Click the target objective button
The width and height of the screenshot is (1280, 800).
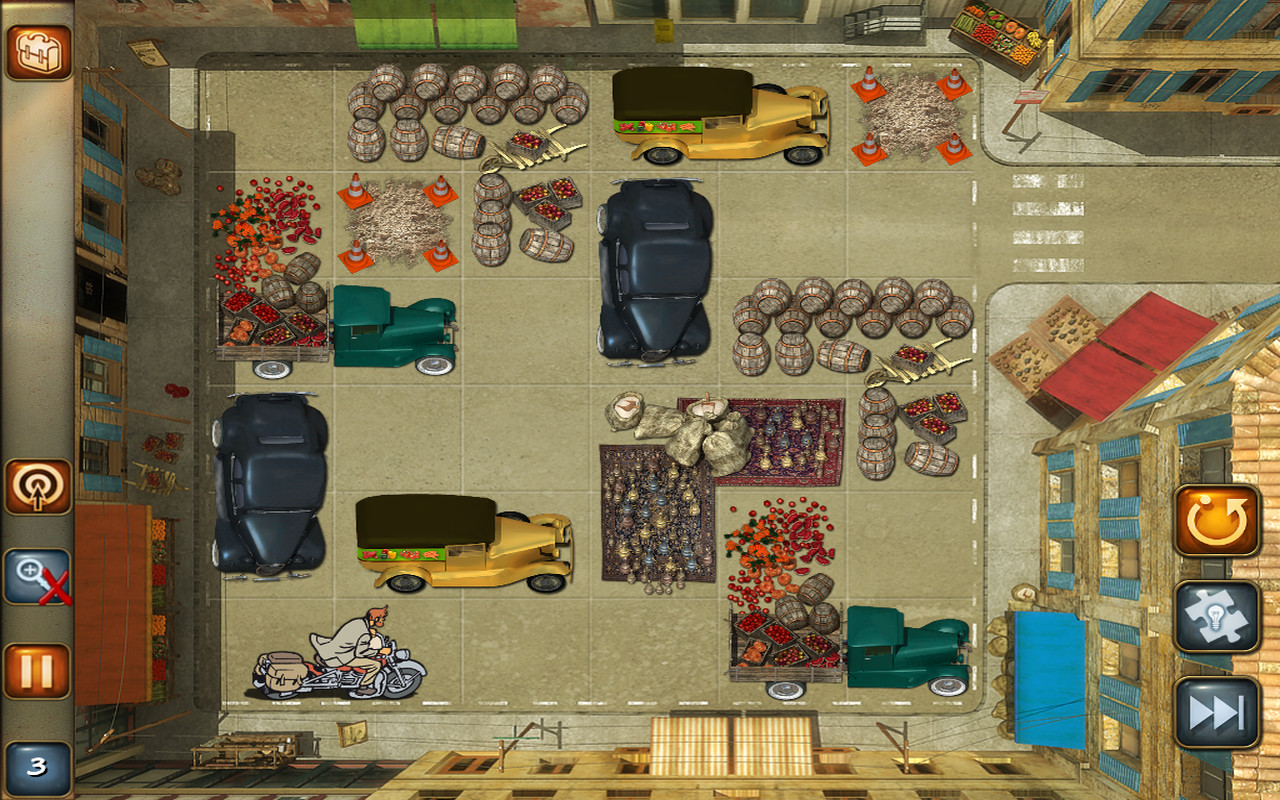click(38, 487)
